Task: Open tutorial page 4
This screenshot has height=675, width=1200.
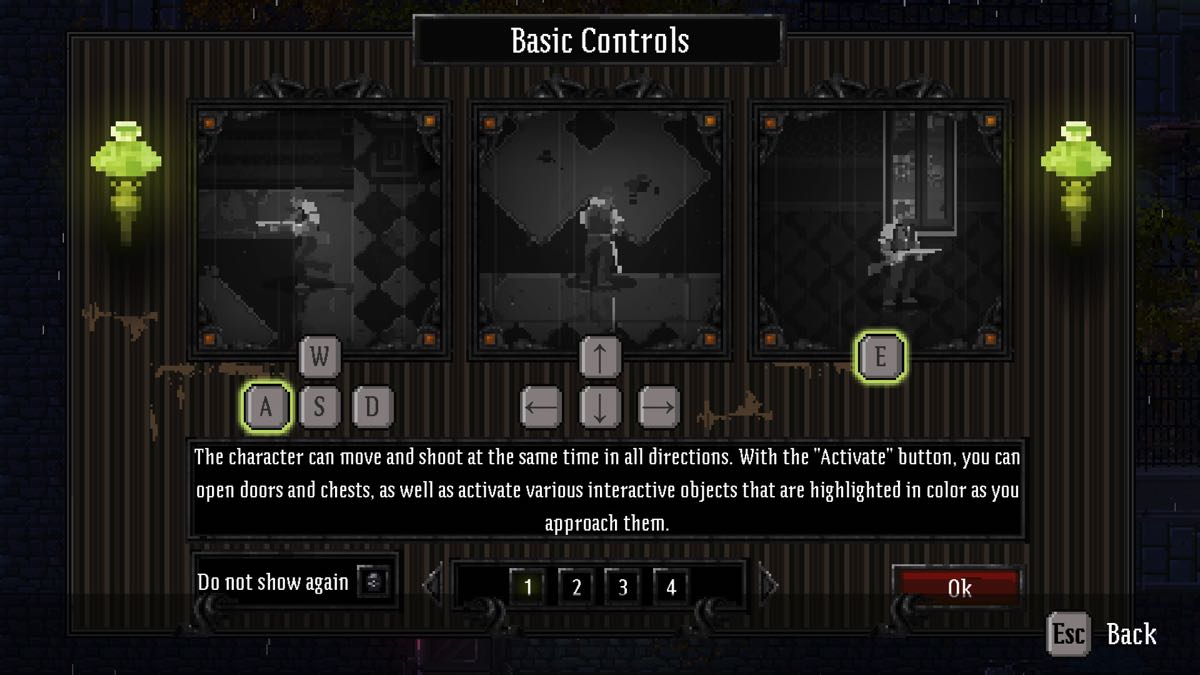Action: (x=671, y=587)
